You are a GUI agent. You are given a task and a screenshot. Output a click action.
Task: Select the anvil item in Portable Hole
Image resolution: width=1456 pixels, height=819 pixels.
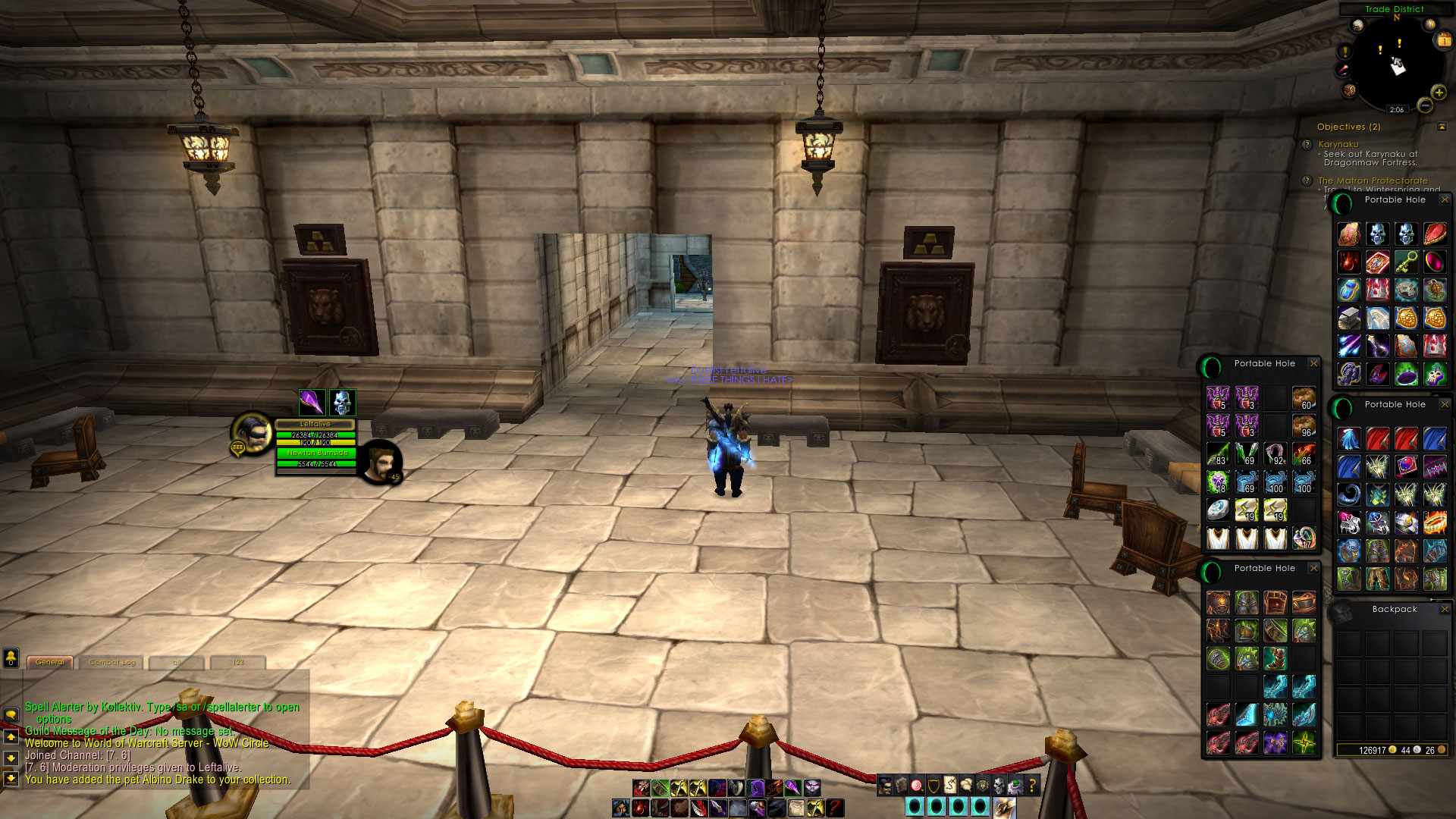tap(1348, 318)
